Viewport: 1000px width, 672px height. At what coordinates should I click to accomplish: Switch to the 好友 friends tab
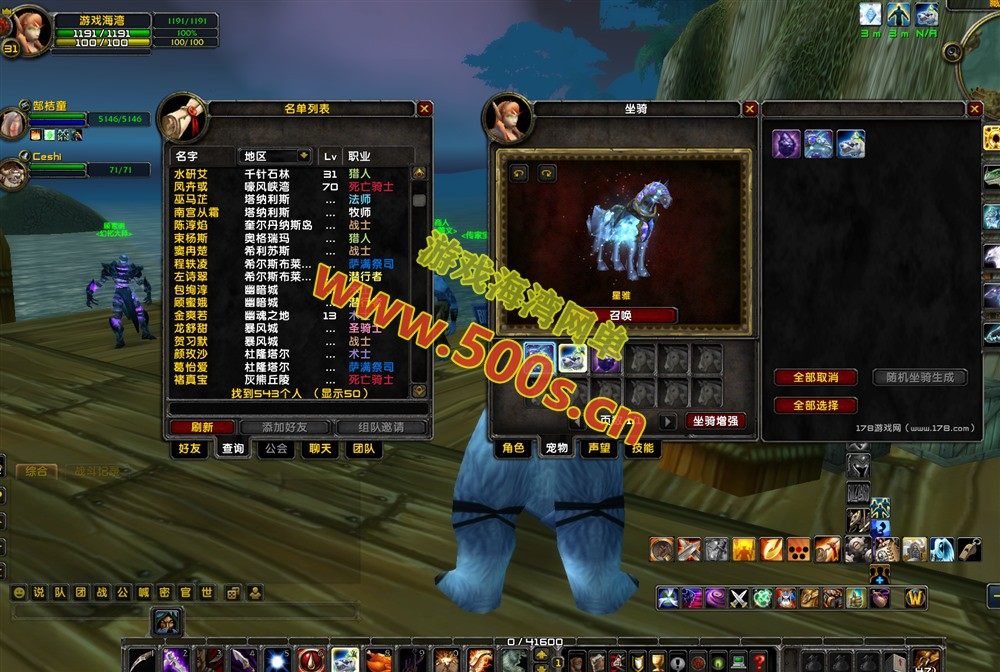pyautogui.click(x=190, y=449)
